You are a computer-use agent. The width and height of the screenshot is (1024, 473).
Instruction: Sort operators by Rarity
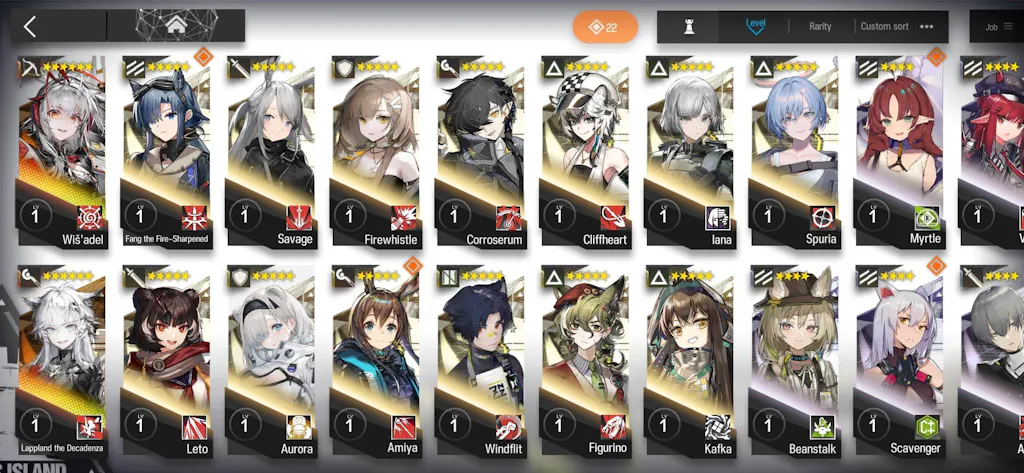(x=820, y=26)
